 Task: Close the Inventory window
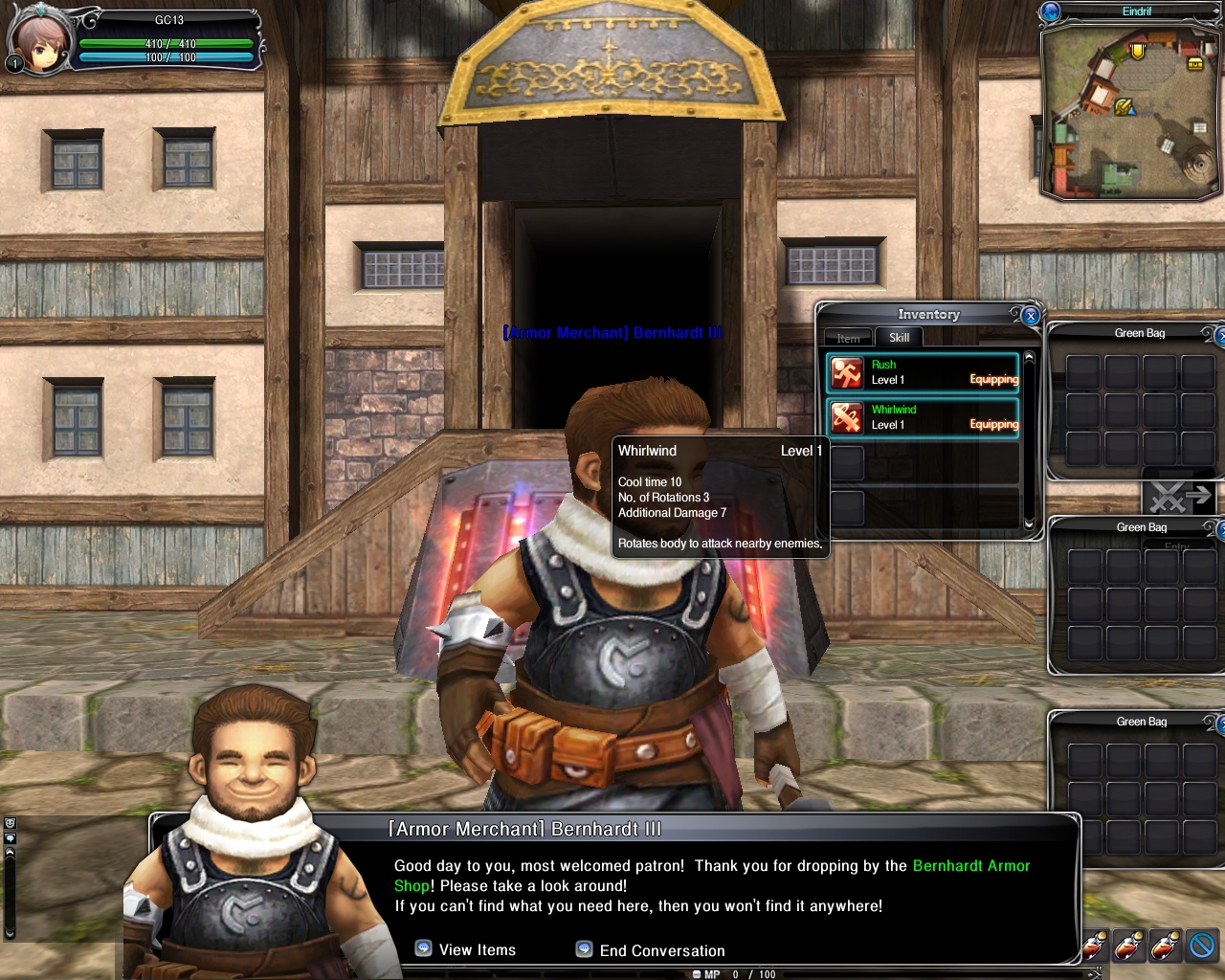[1031, 315]
